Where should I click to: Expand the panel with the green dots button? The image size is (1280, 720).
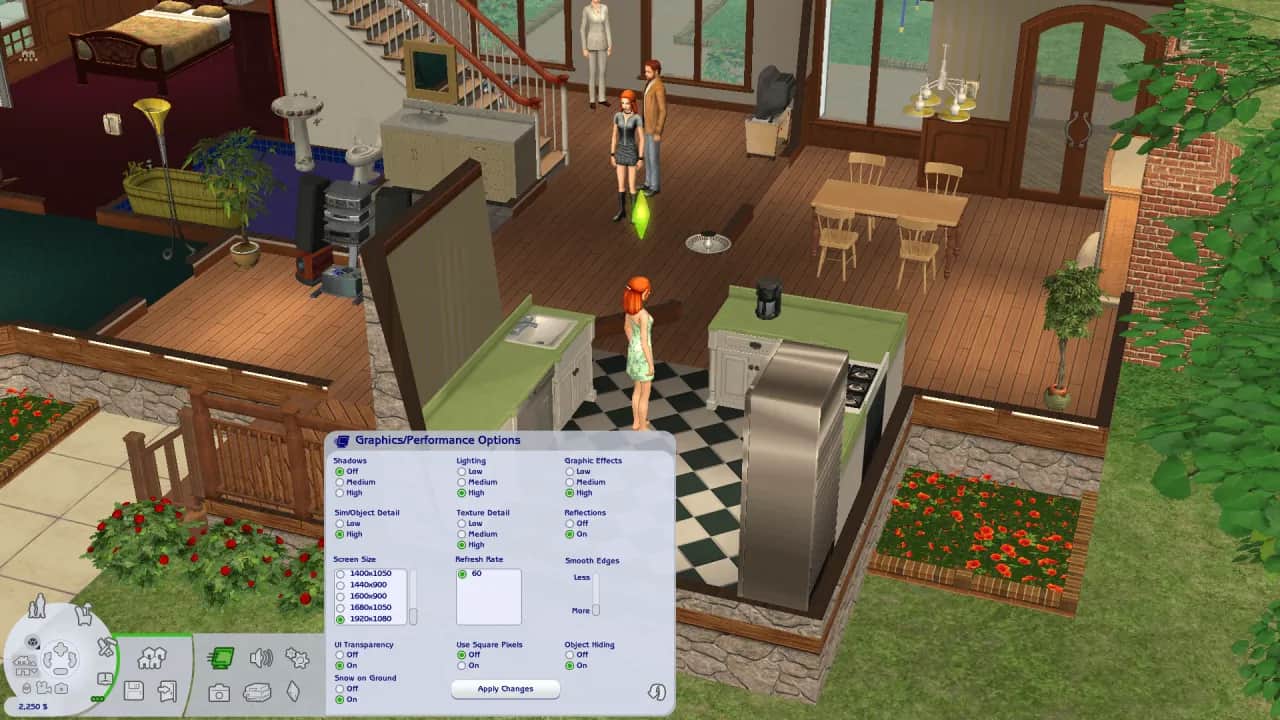point(97,699)
